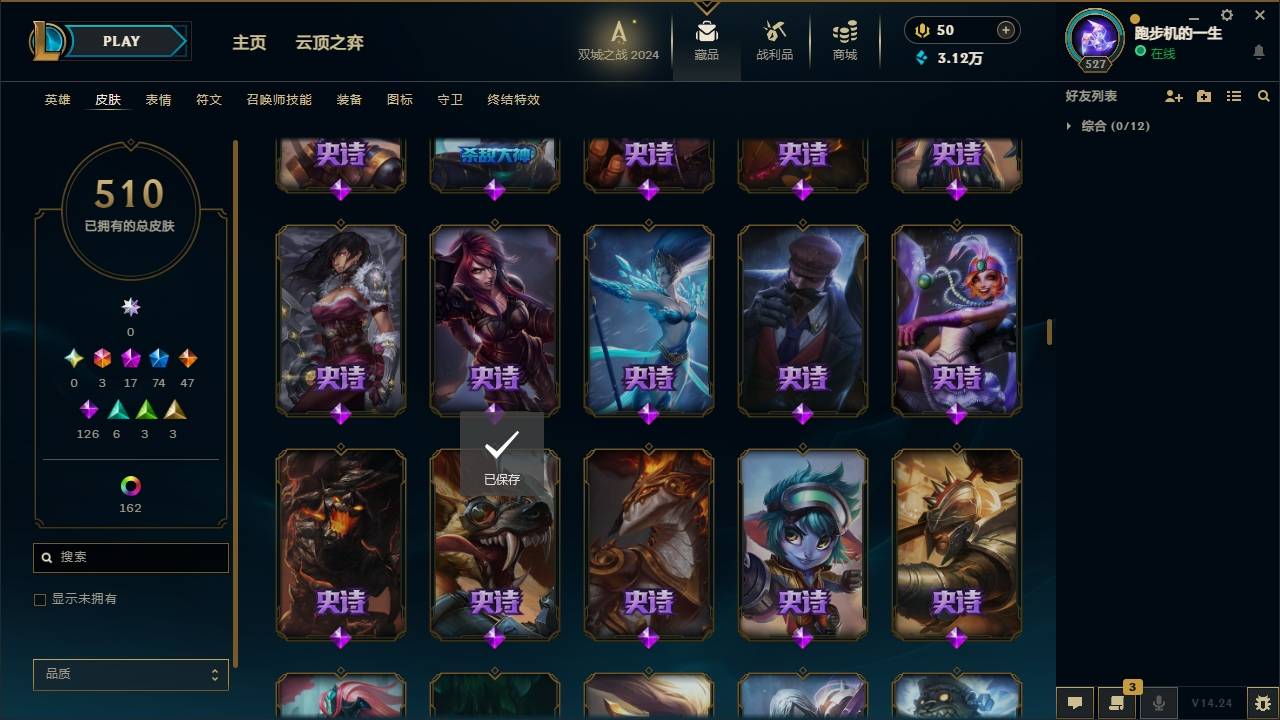Click the 搜索 search field
Image resolution: width=1280 pixels, height=720 pixels.
[130, 557]
